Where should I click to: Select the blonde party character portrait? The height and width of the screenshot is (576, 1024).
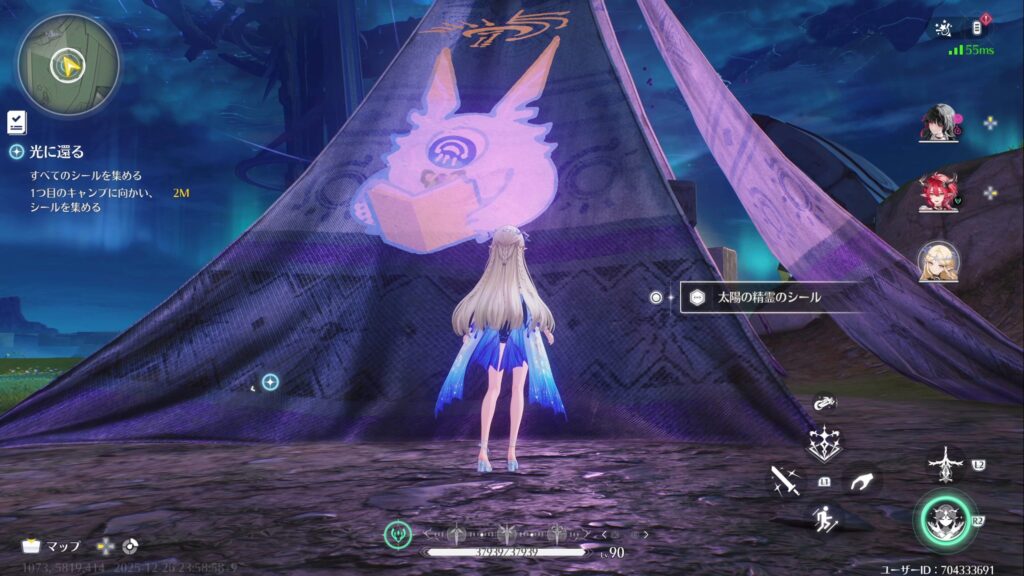[x=938, y=262]
